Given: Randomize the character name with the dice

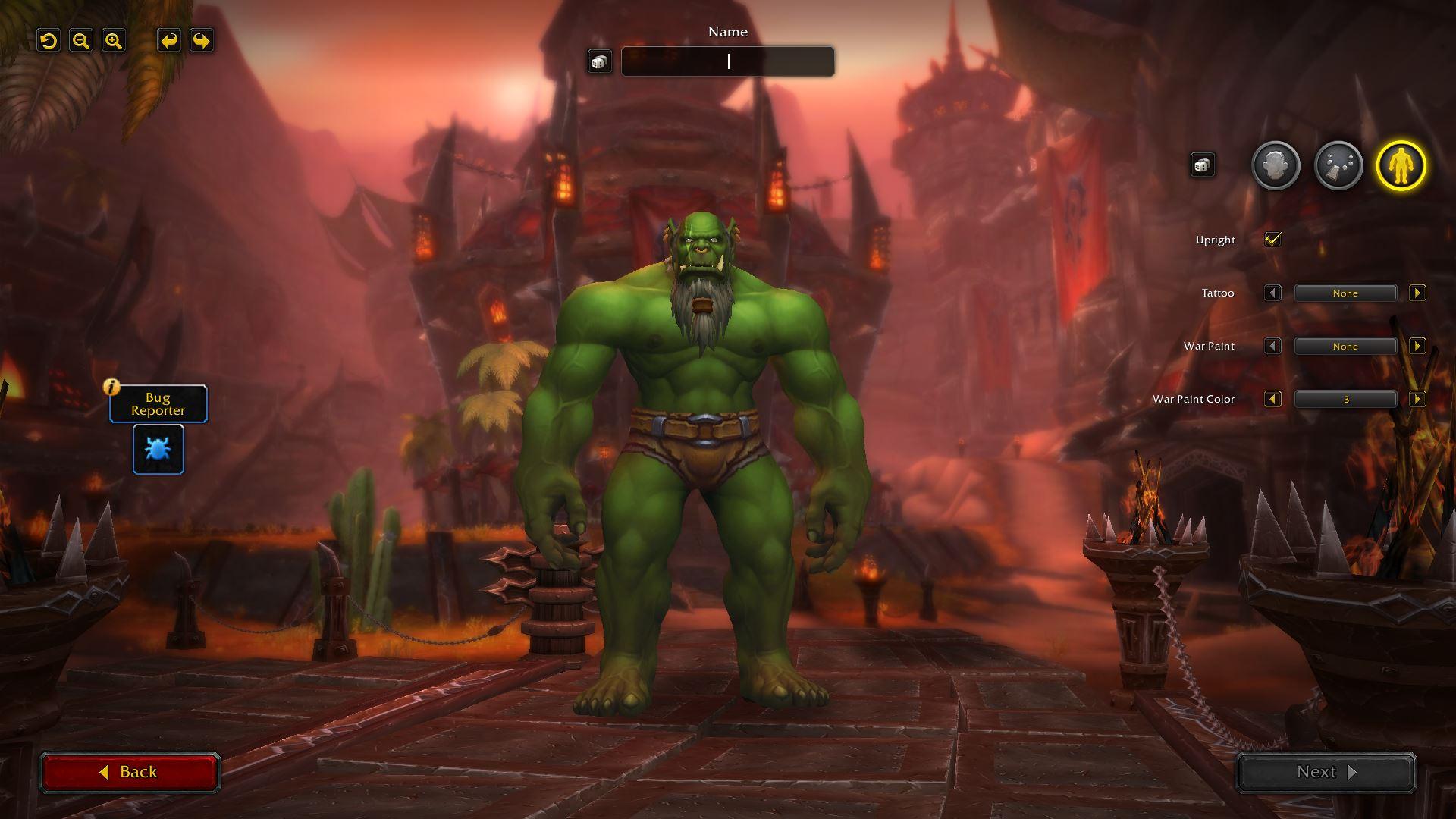Looking at the screenshot, I should click(x=599, y=61).
